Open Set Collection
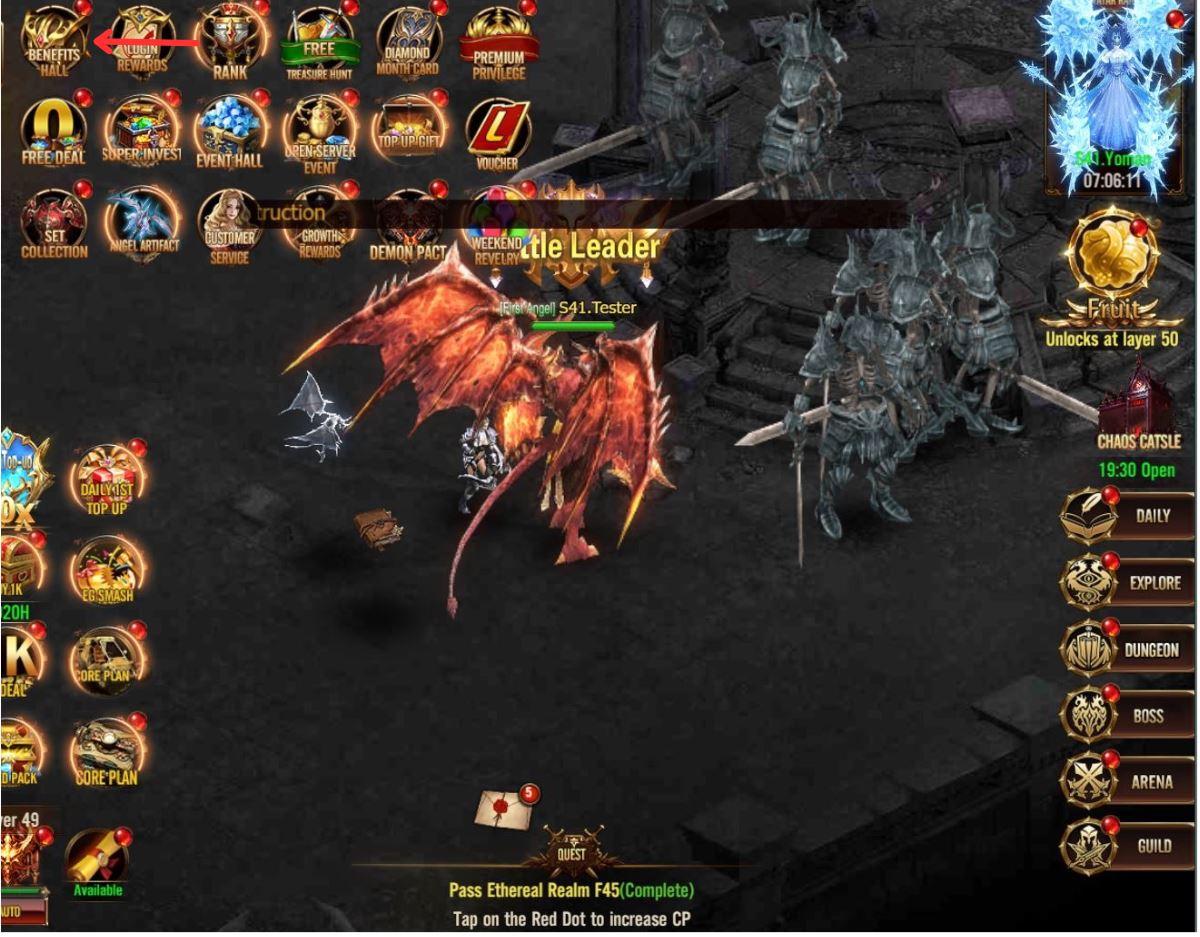The width and height of the screenshot is (1200, 937). point(54,222)
